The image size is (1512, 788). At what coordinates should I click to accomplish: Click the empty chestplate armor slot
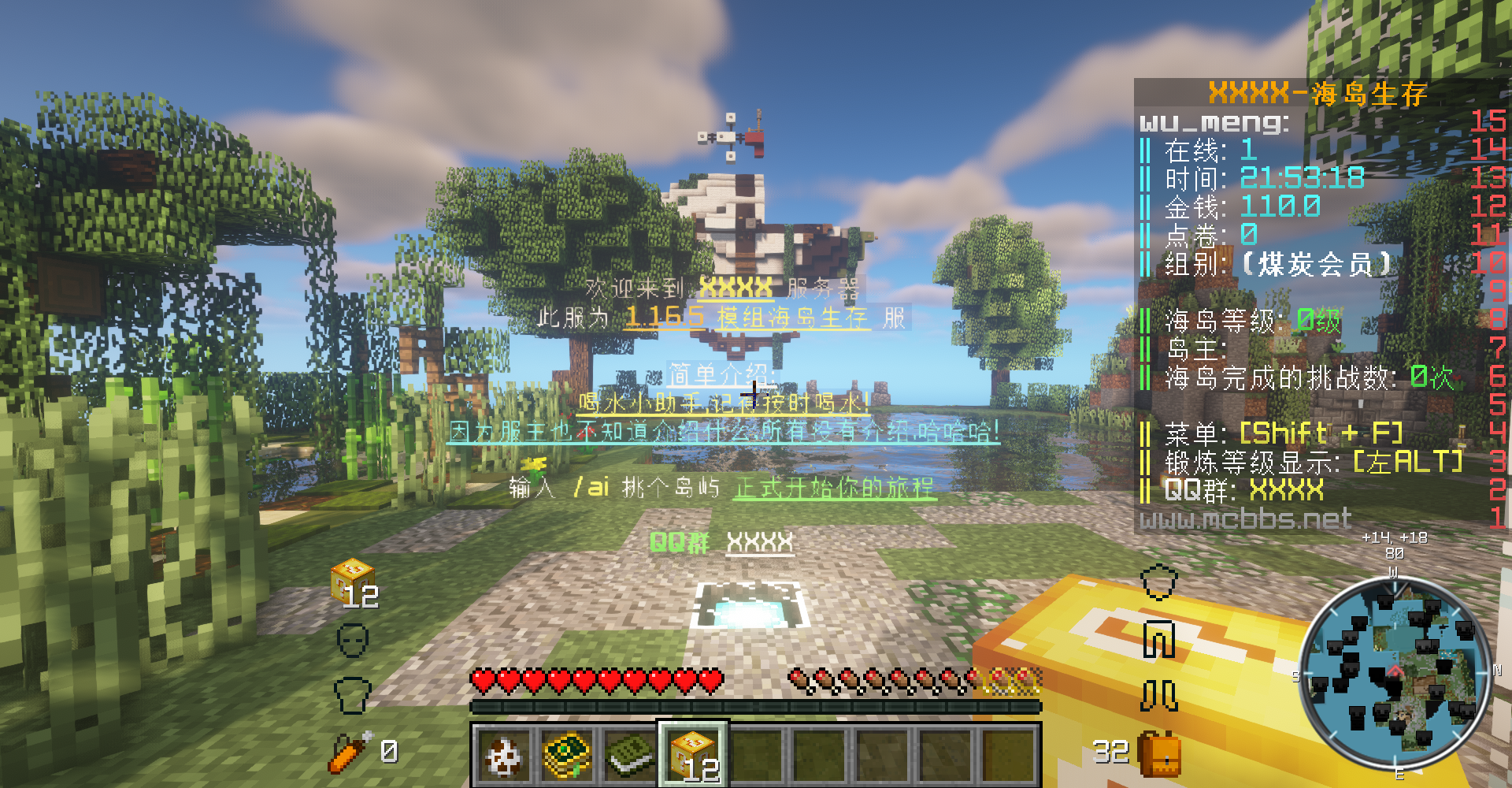click(352, 694)
